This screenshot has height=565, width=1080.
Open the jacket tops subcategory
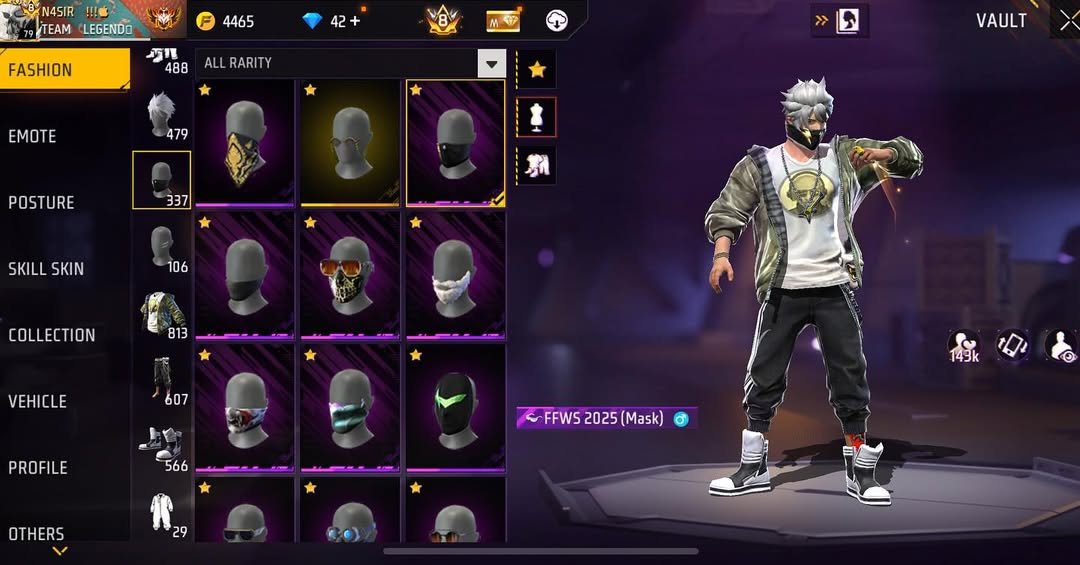point(161,313)
